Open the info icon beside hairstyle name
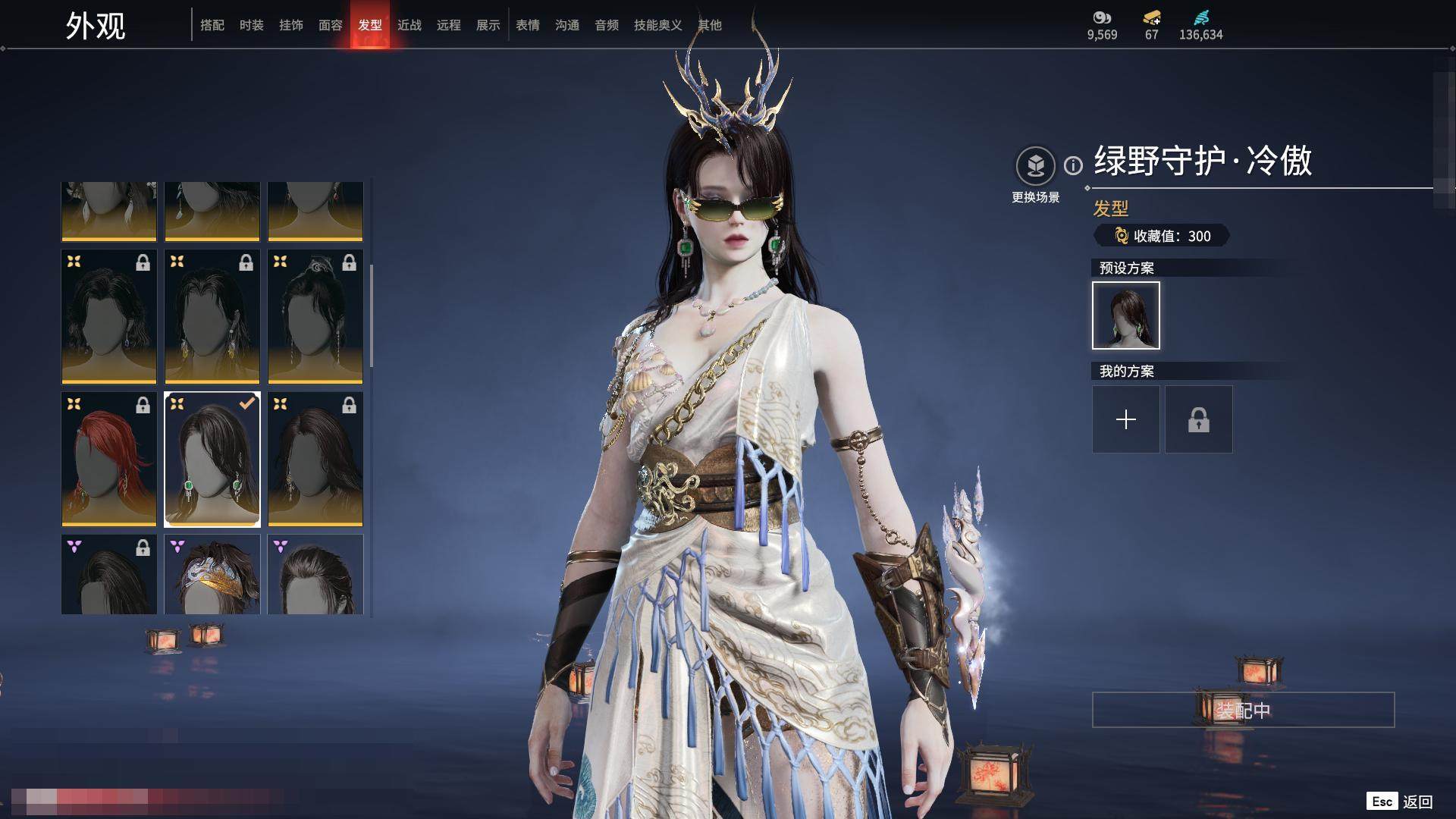This screenshot has height=819, width=1456. pos(1073,165)
